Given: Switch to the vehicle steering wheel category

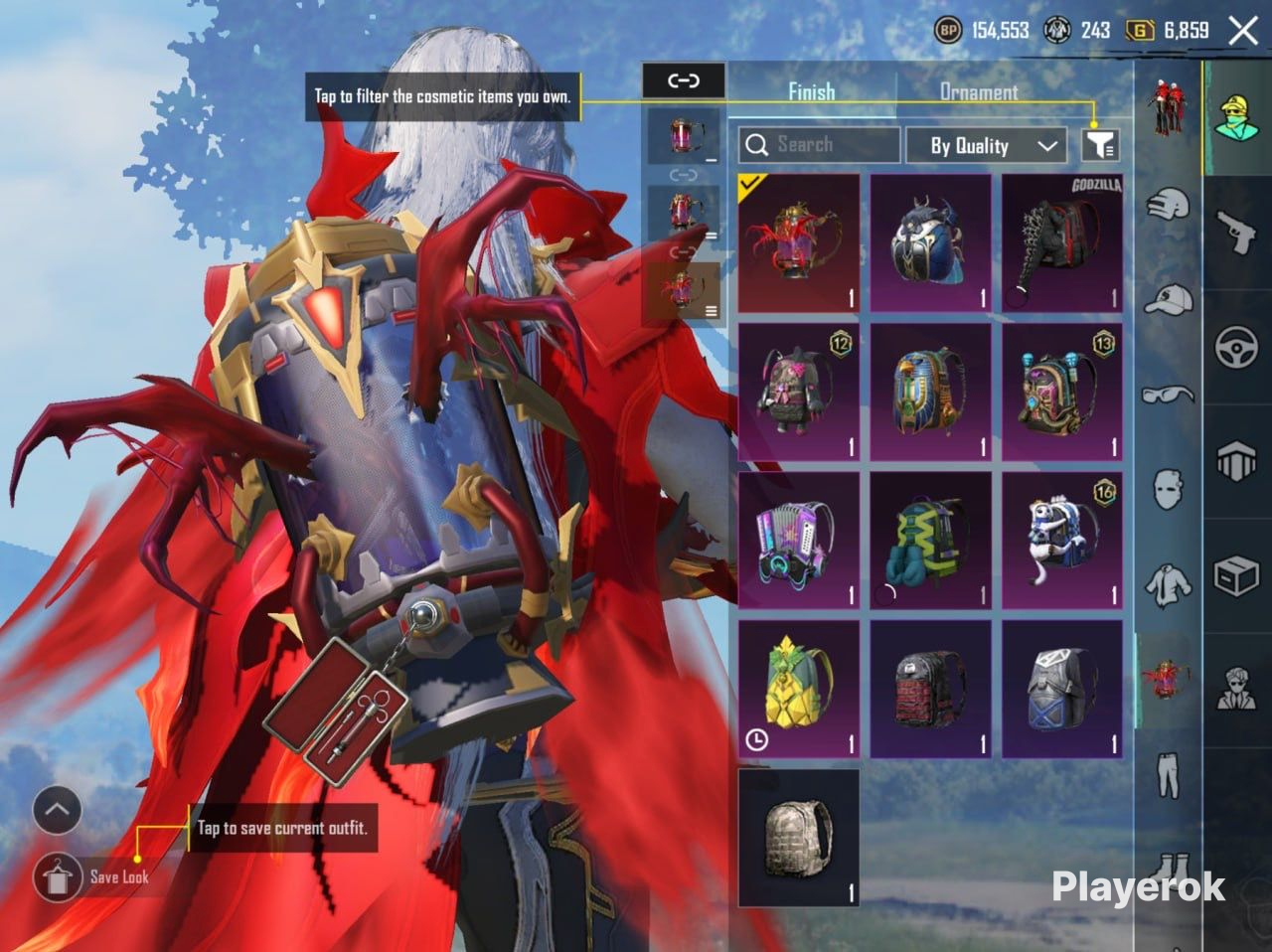Looking at the screenshot, I should click(1237, 348).
